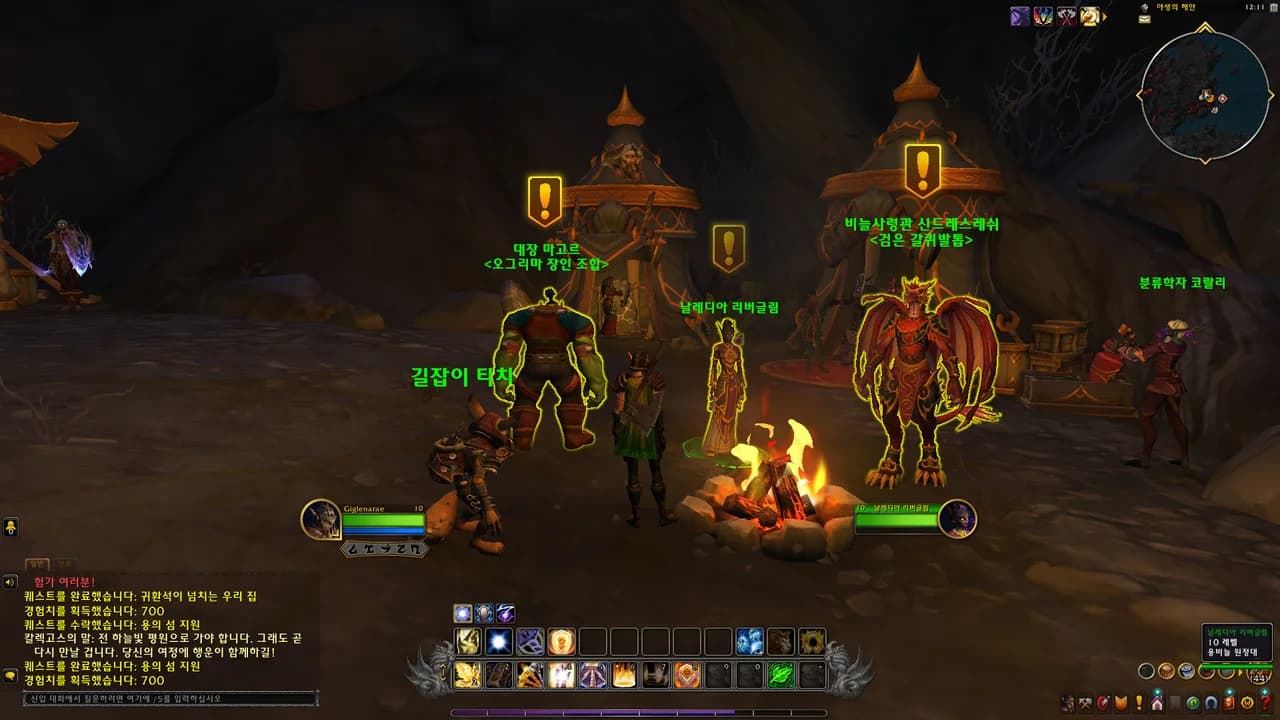This screenshot has height=720, width=1280.
Task: Select the crossed axes buff icon
Action: point(1066,16)
